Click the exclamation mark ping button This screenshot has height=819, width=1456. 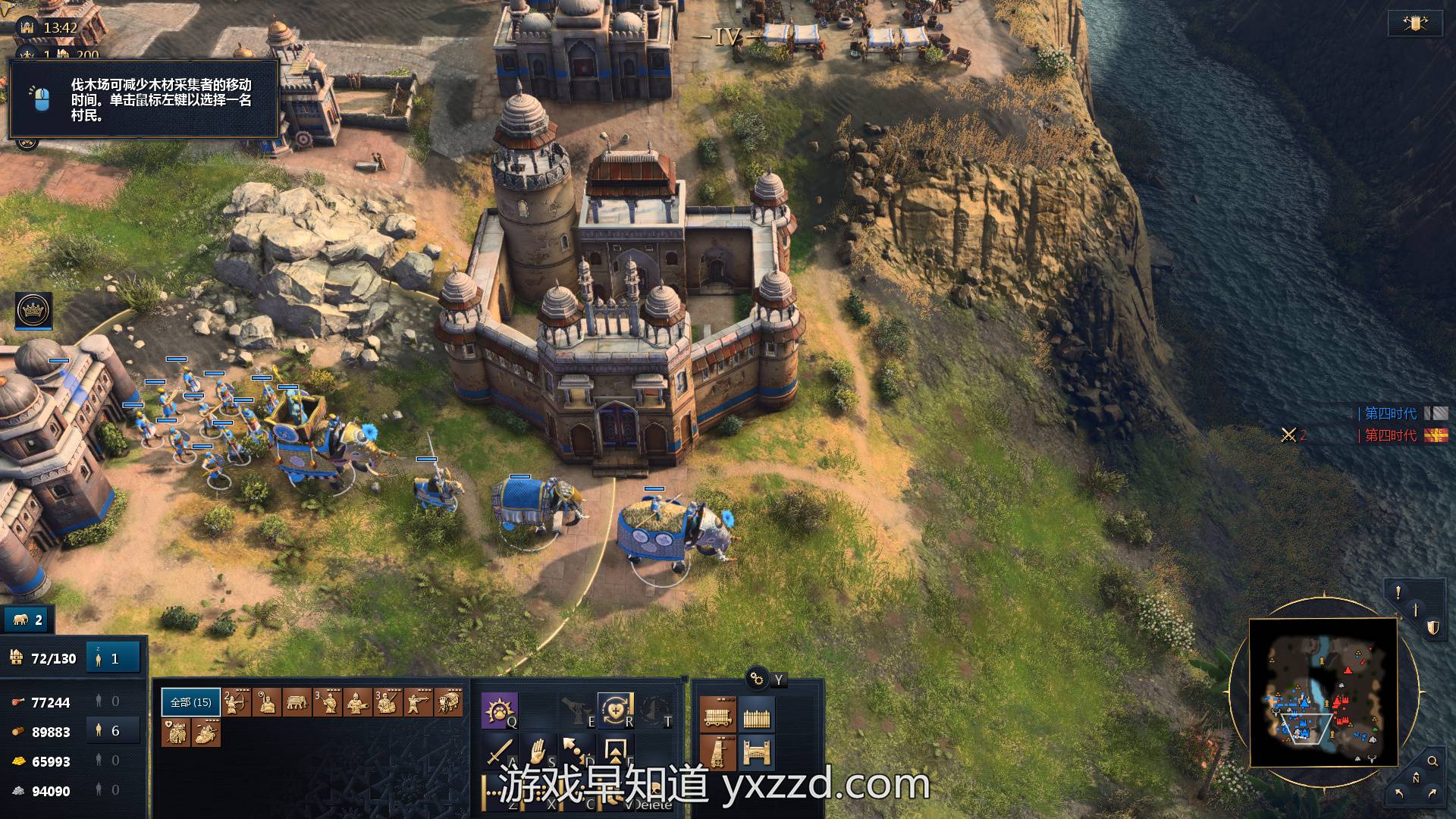1398,592
